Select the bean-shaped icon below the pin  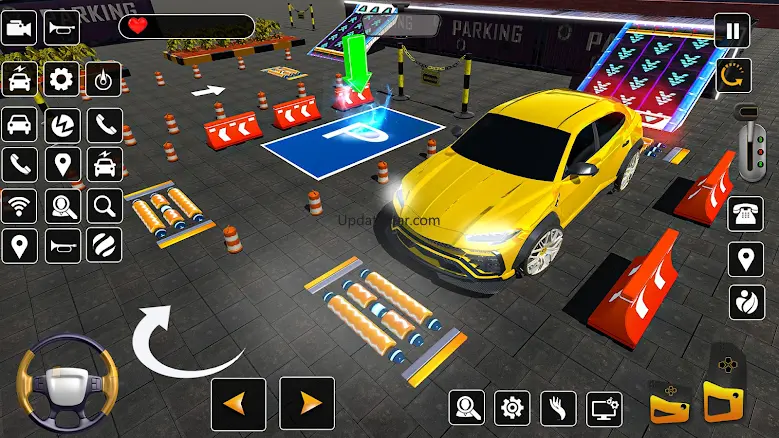coord(745,301)
